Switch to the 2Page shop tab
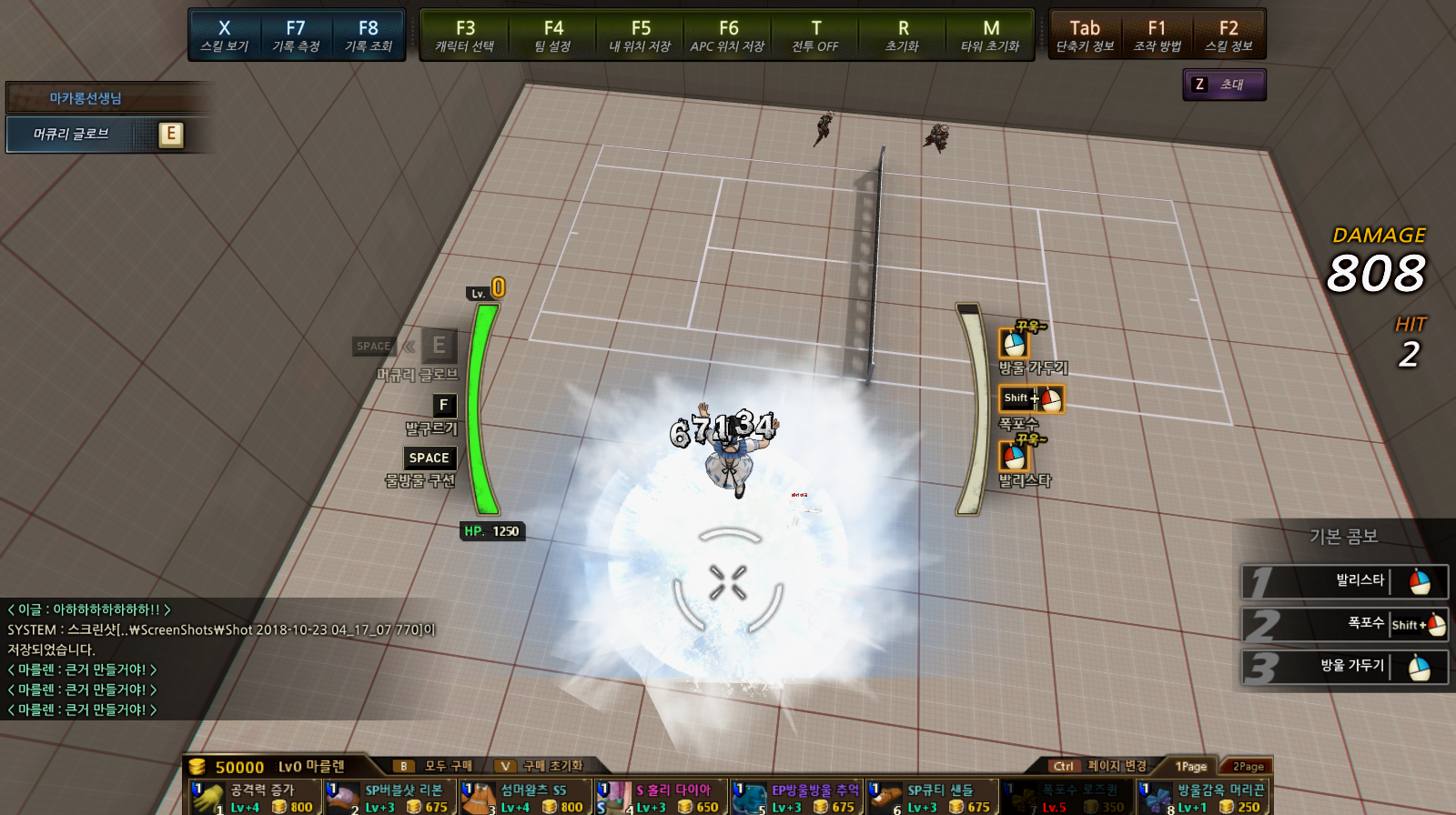This screenshot has width=1456, height=815. pos(1248,766)
